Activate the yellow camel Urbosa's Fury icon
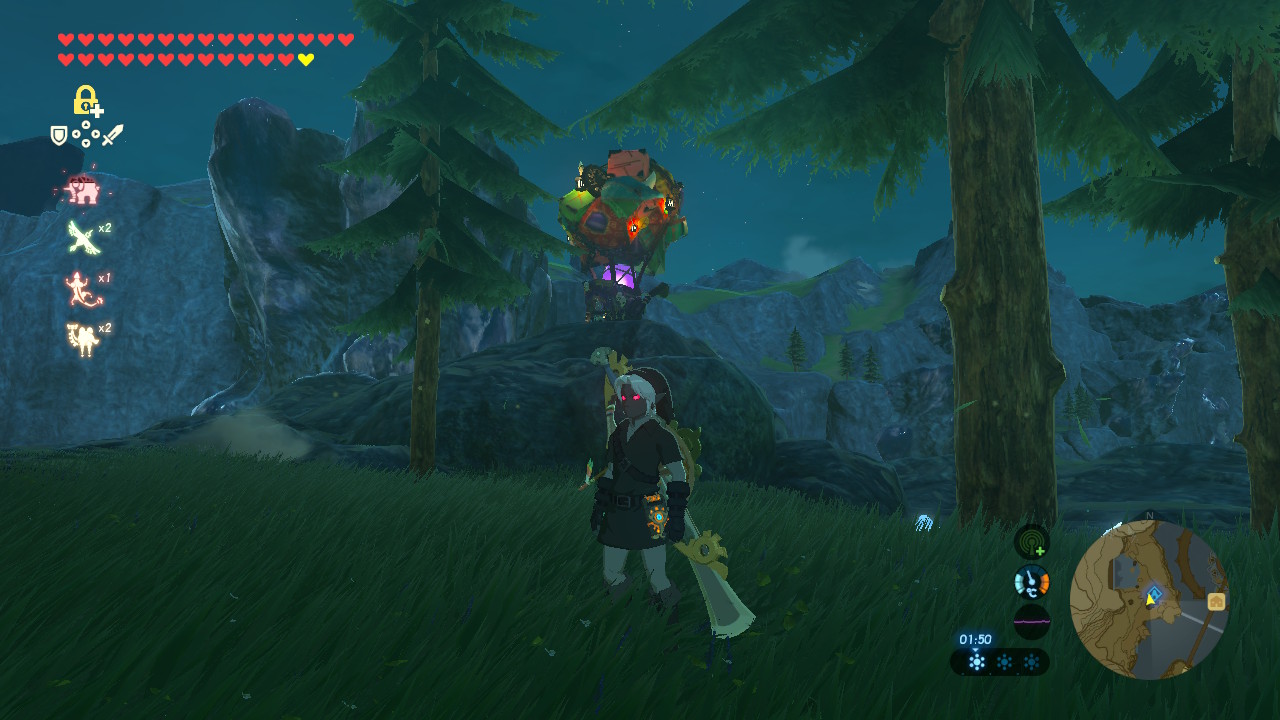This screenshot has height=720, width=1280. pyautogui.click(x=81, y=339)
